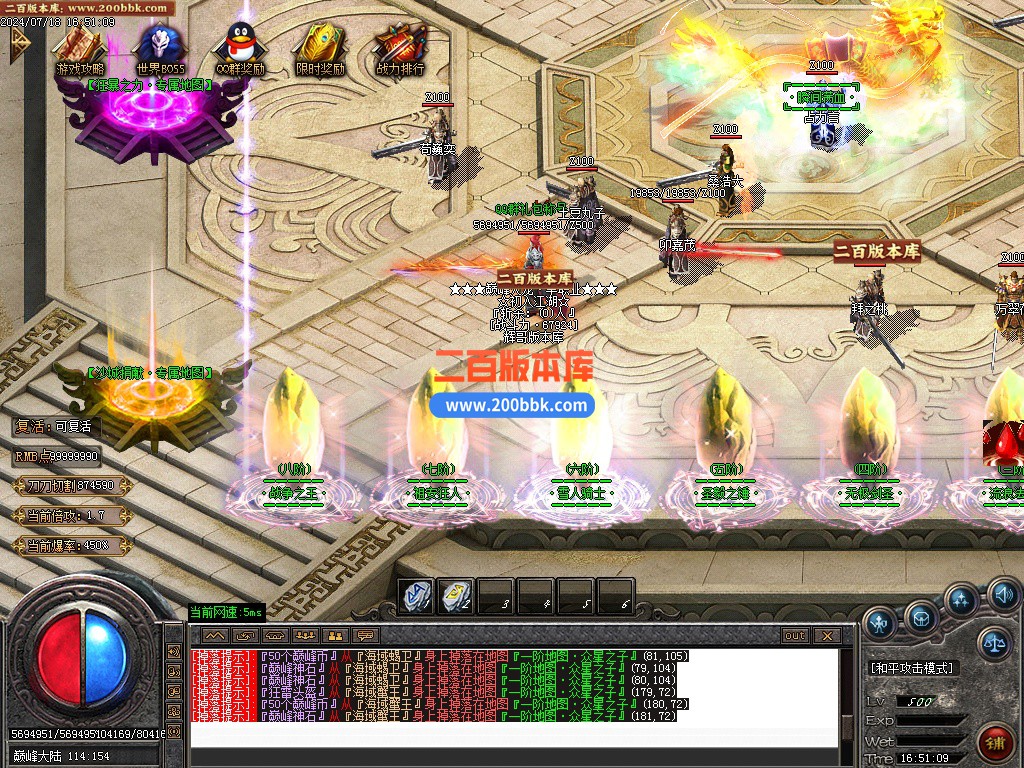
Task: Click the 复活 revive status button
Action: tap(55, 426)
